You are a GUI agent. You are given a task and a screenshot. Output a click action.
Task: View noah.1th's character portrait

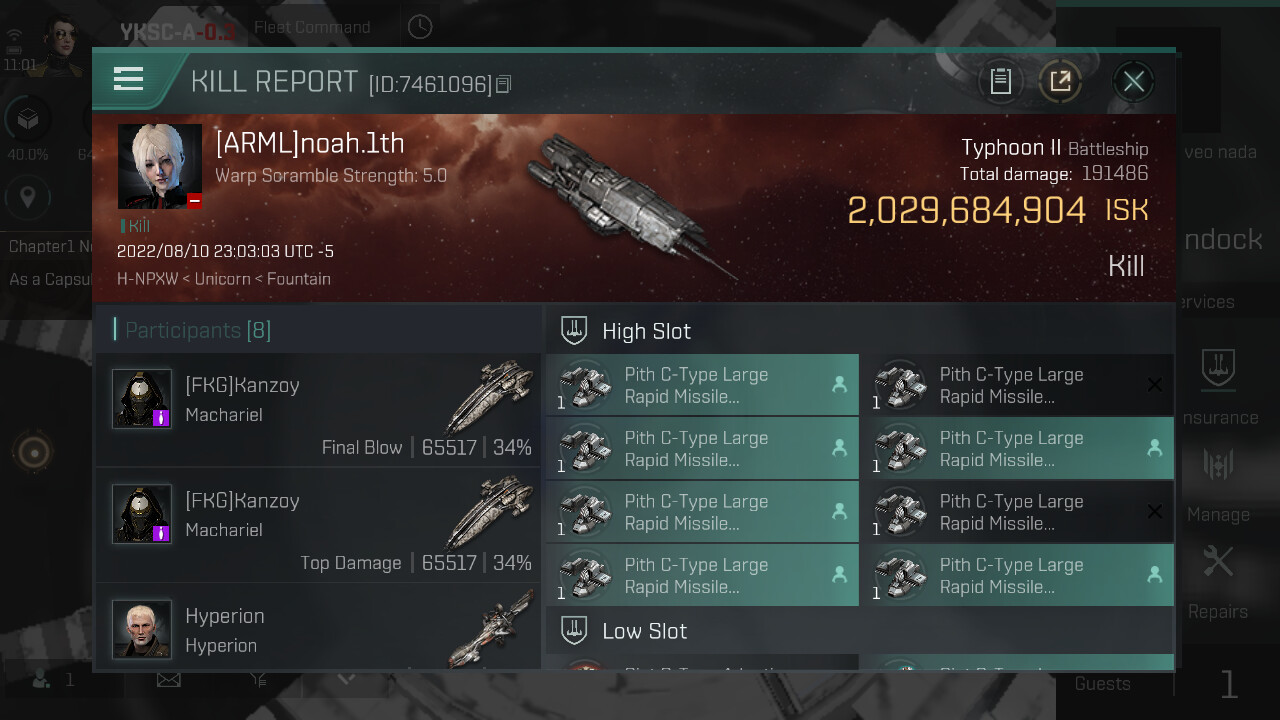click(160, 166)
